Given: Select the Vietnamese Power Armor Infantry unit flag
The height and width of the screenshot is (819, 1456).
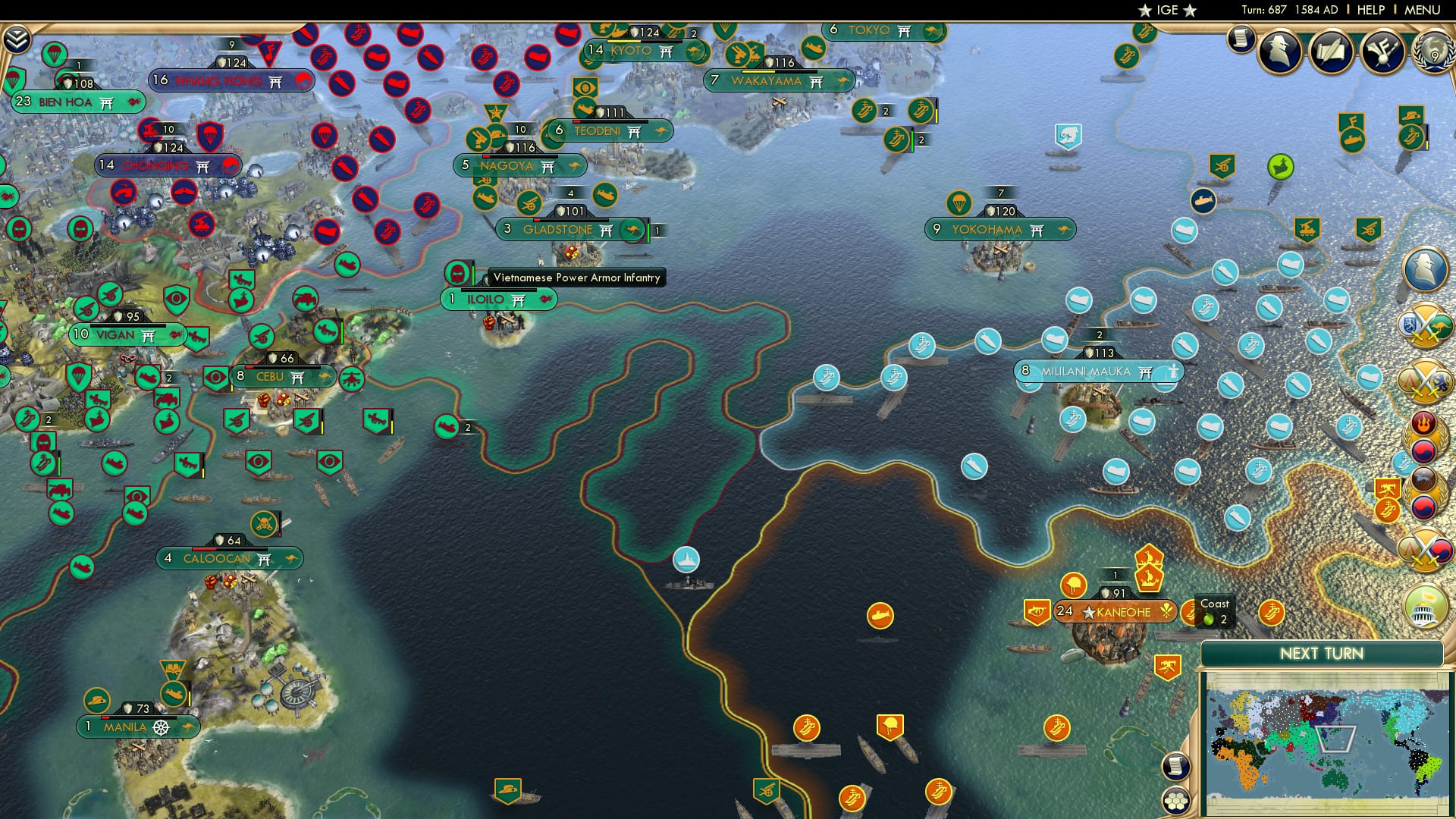Looking at the screenshot, I should coord(459,273).
